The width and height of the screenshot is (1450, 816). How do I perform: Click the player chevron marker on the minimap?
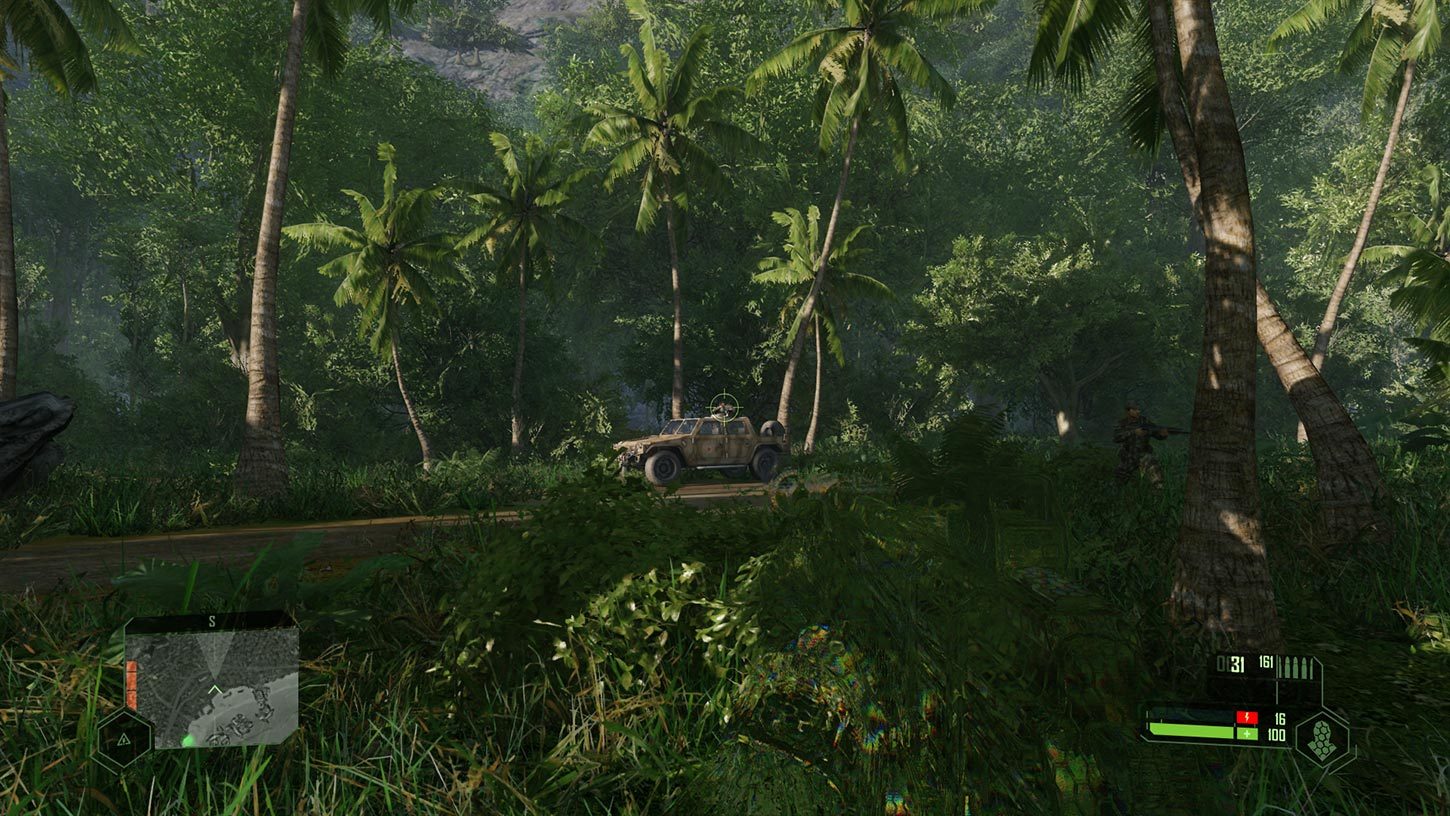pos(215,688)
